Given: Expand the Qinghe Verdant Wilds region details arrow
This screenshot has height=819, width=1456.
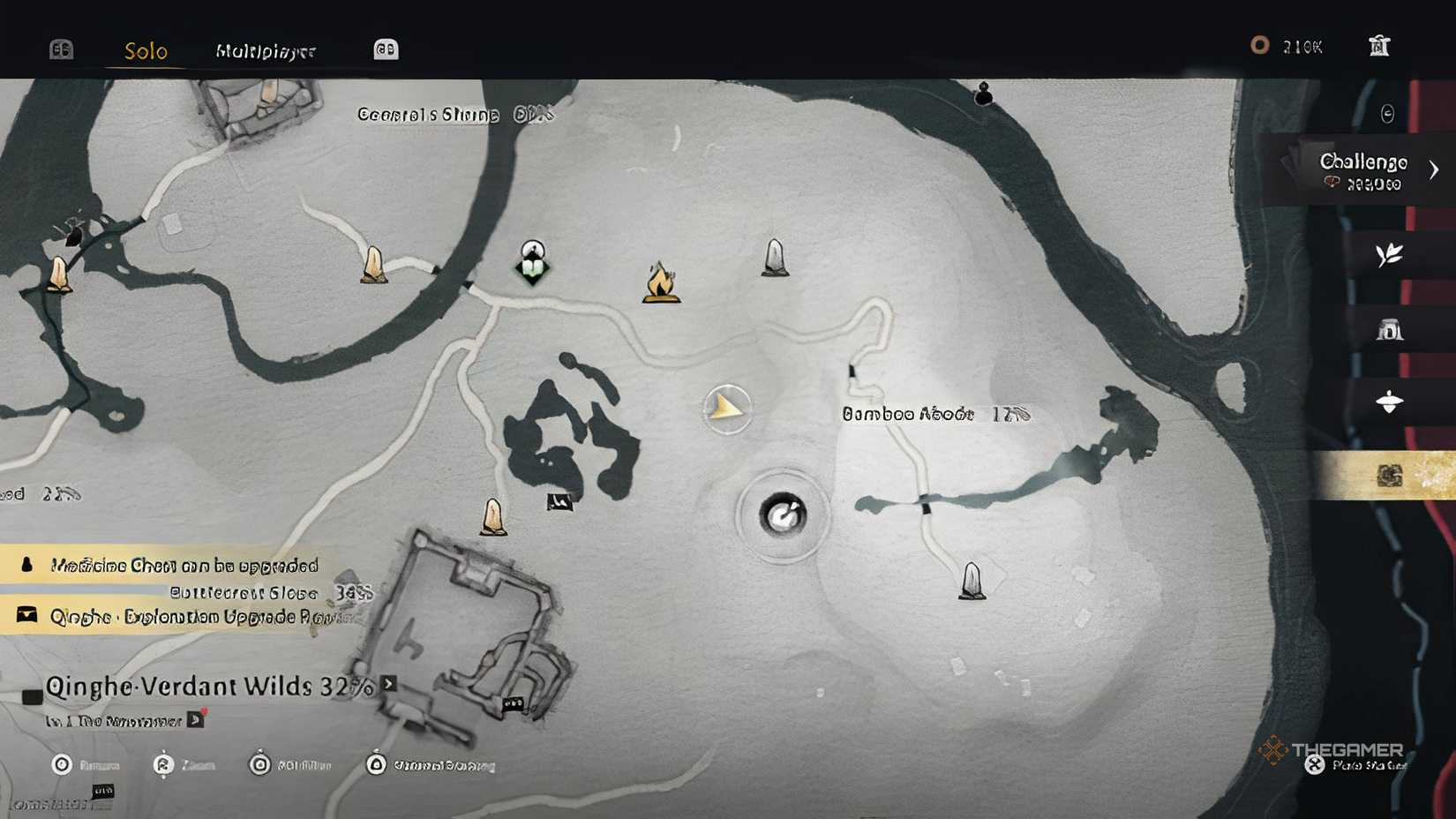Looking at the screenshot, I should pyautogui.click(x=389, y=681).
